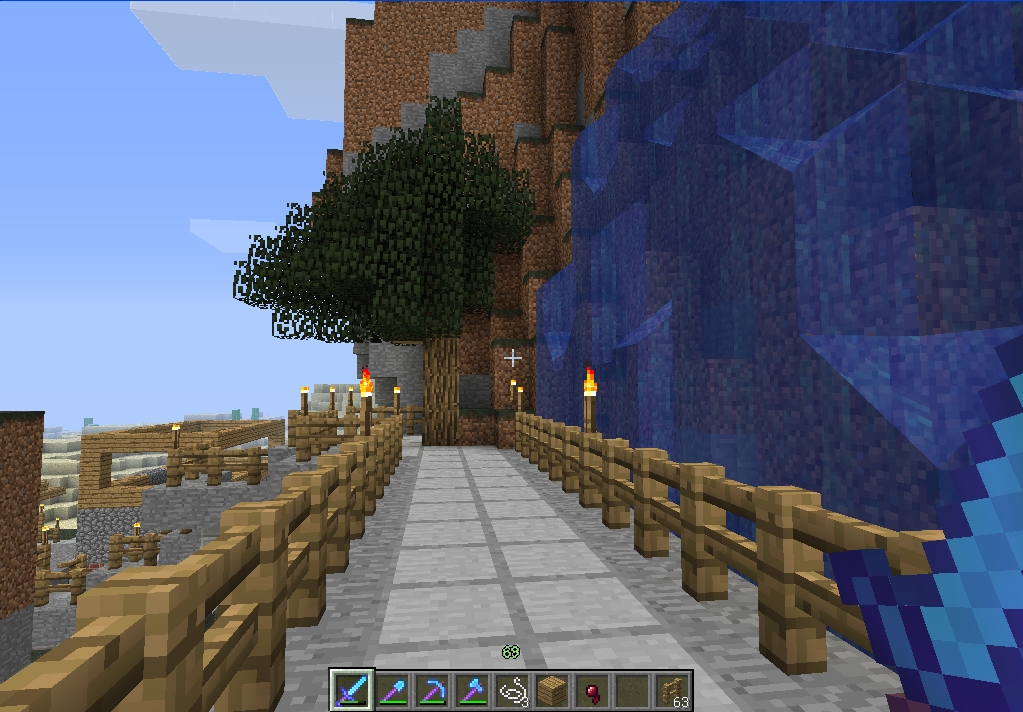This screenshot has height=712, width=1023.
Task: Select the small red item hotbar slot
Action: pyautogui.click(x=592, y=690)
